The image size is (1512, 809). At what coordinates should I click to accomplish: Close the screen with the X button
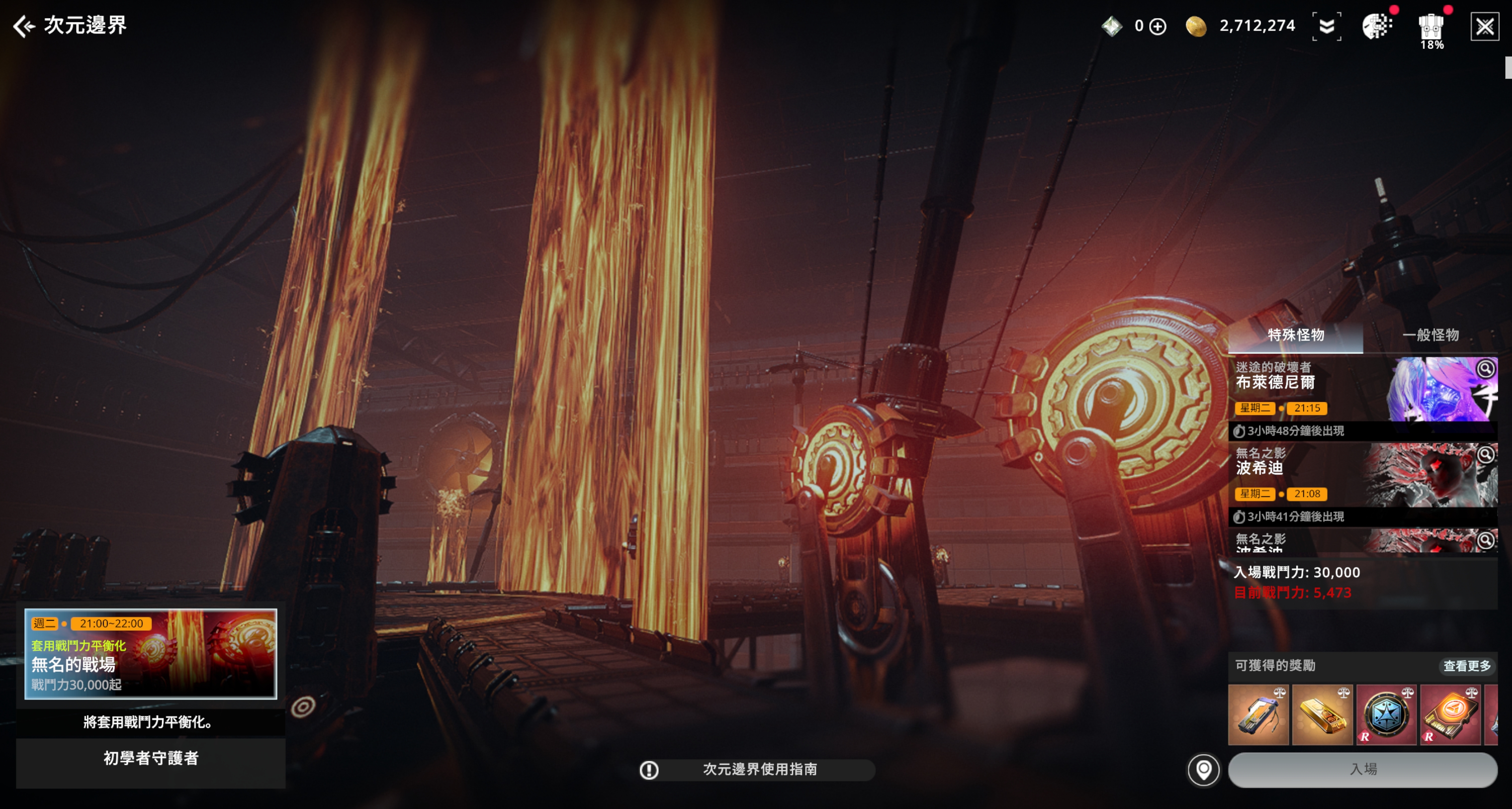(x=1484, y=26)
